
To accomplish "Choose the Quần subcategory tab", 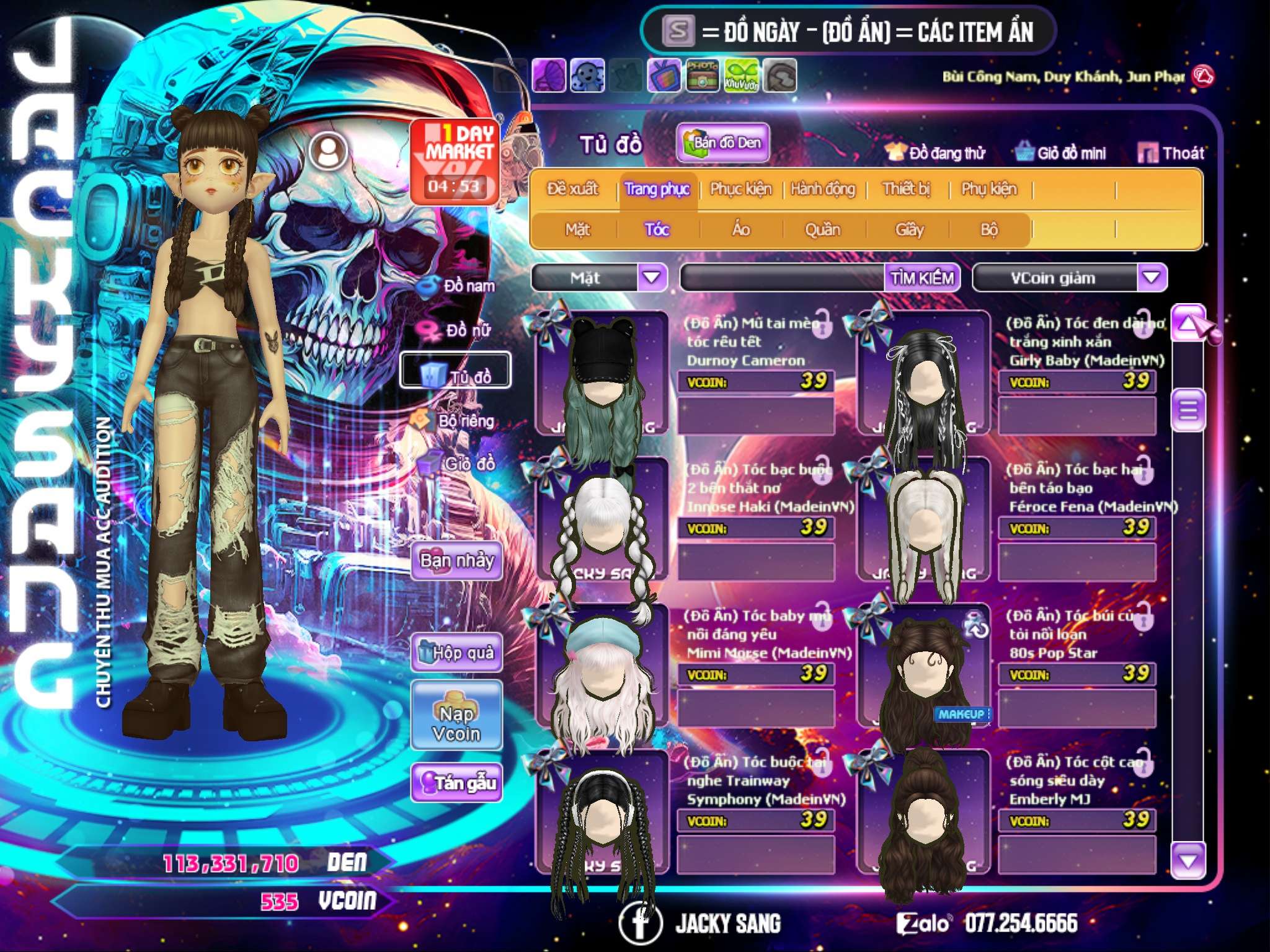I will (x=823, y=230).
